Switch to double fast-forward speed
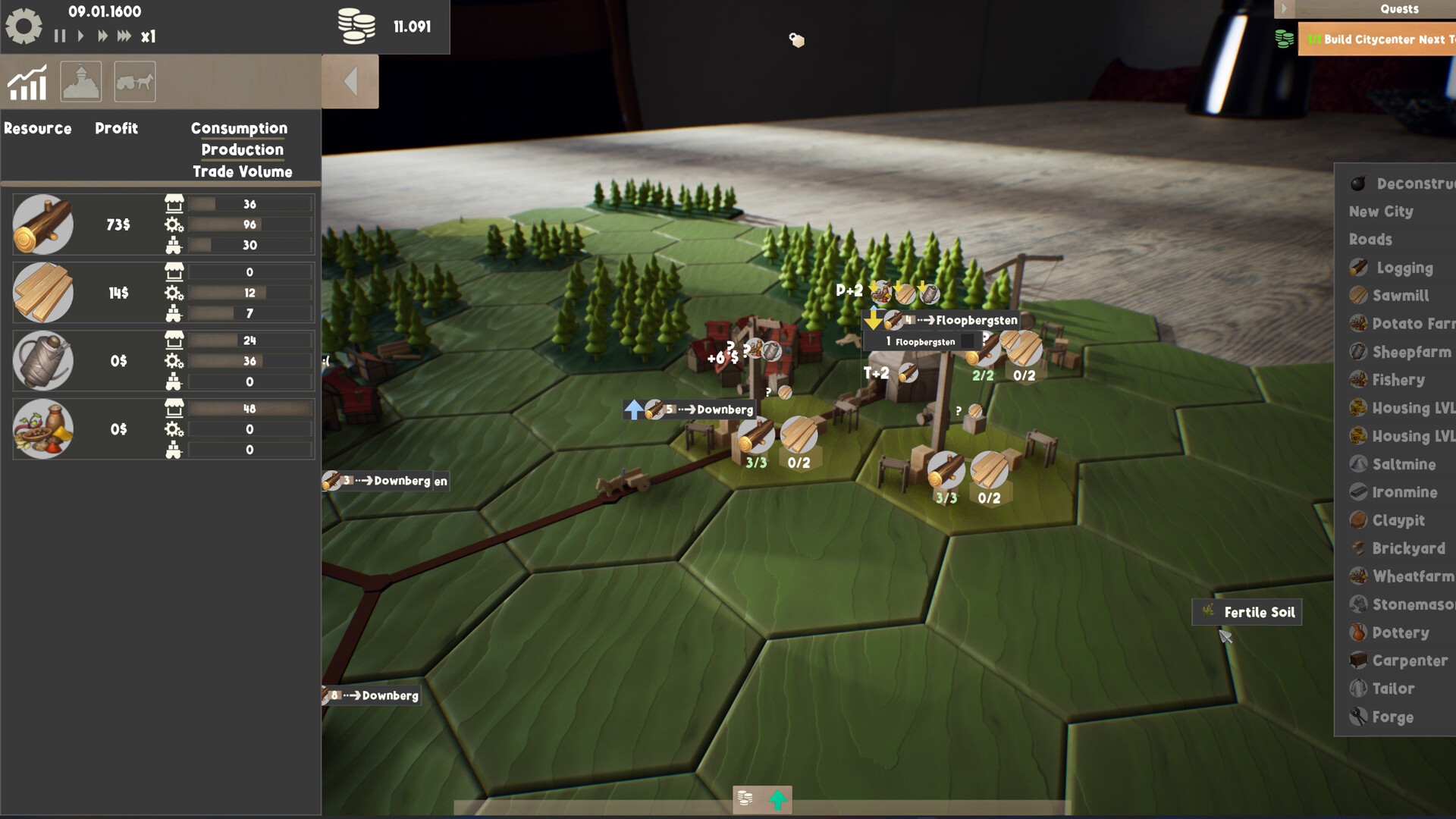The height and width of the screenshot is (819, 1456). click(x=102, y=36)
